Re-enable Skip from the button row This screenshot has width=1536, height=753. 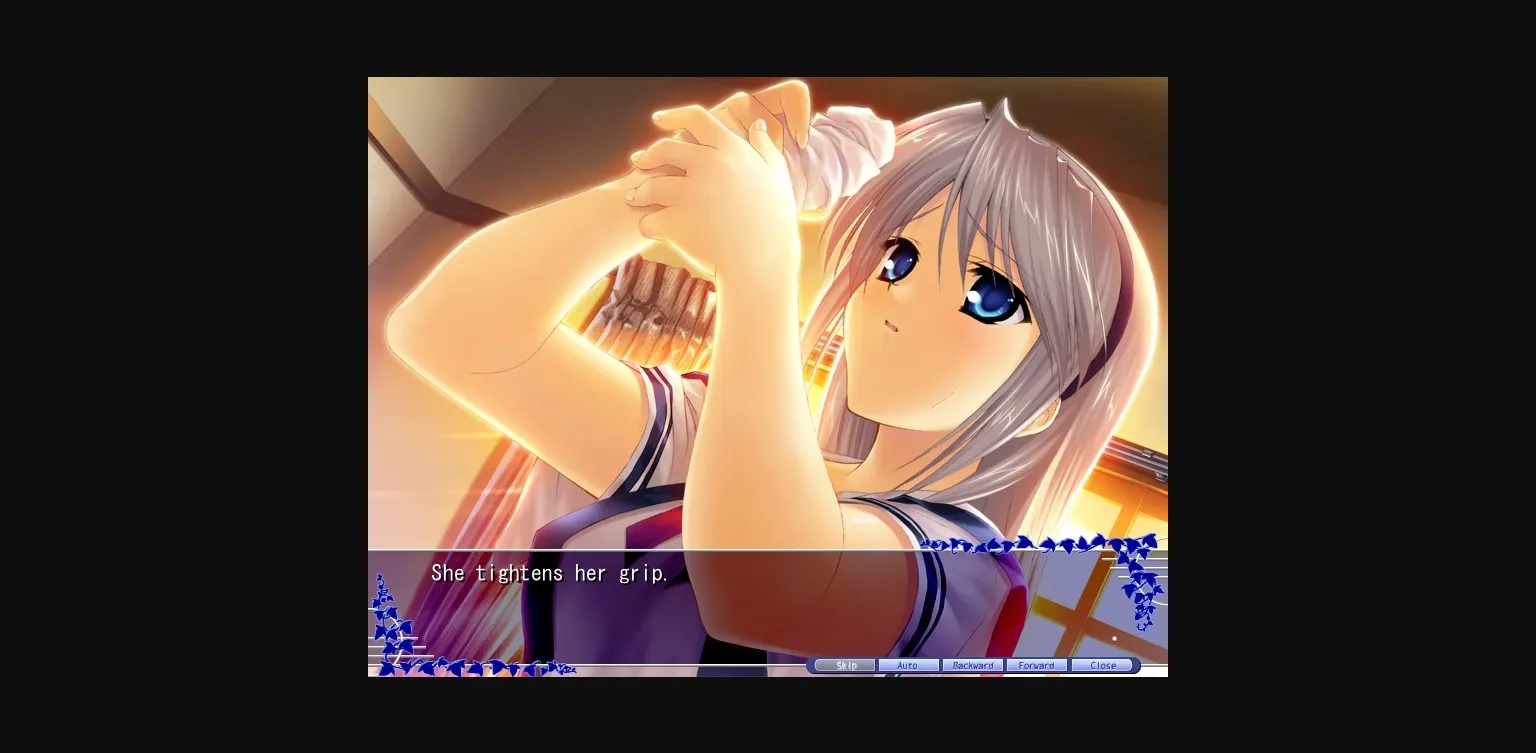[x=843, y=665]
